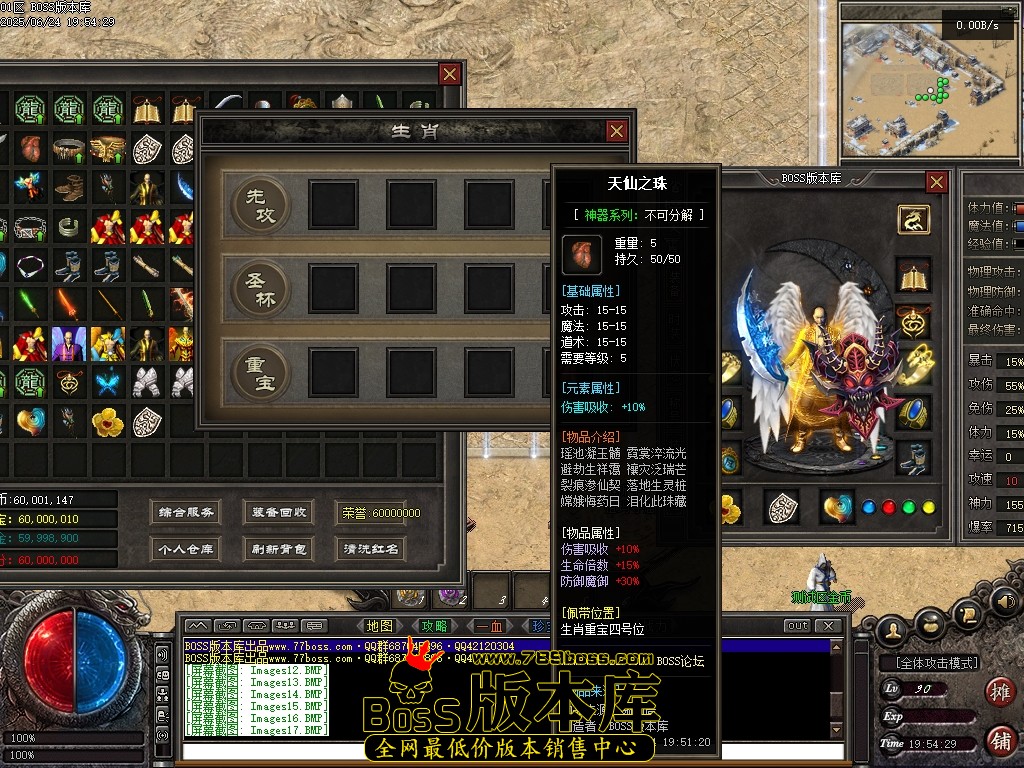Screen dimensions: 1024x768
Task: Select the 先攻 round button
Action: (x=261, y=205)
